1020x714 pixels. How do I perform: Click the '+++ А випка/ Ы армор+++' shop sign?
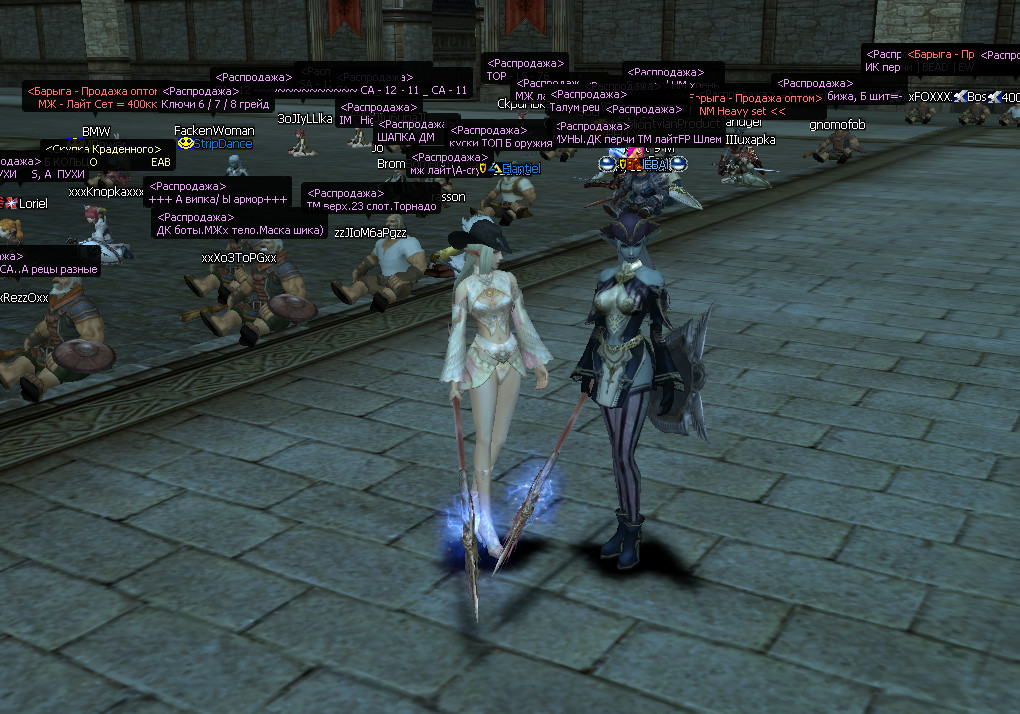218,200
